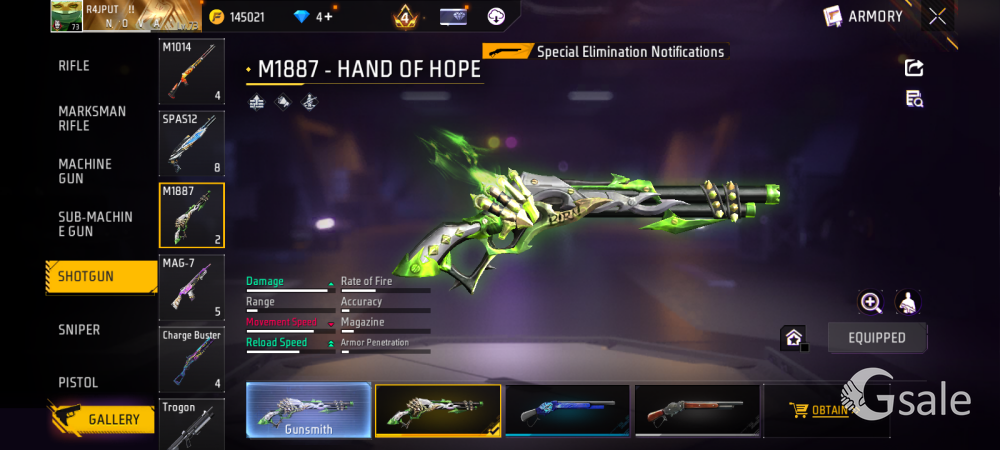This screenshot has width=1000, height=450.
Task: Pick the MAG-7 shotgun slot
Action: [x=191, y=287]
